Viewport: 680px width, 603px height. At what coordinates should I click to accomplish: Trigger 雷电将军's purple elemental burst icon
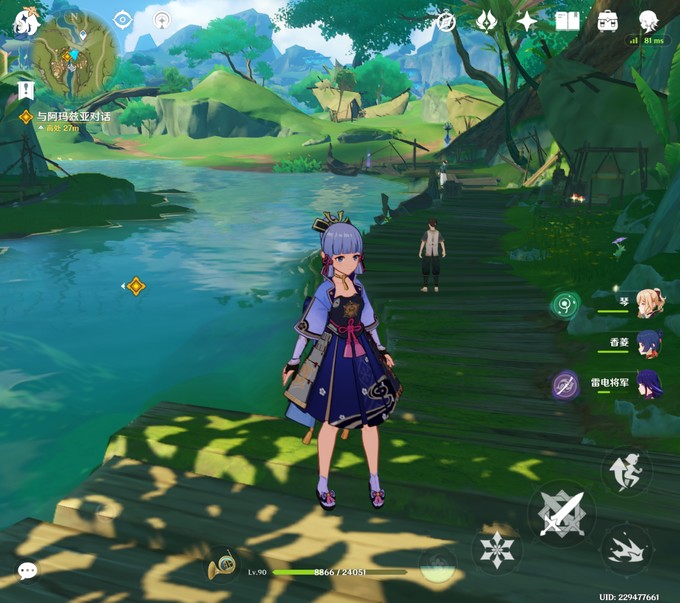coord(566,385)
